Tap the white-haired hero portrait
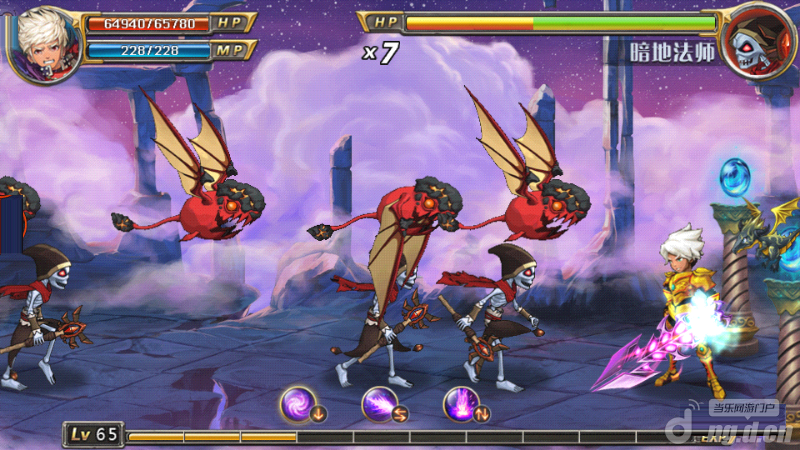This screenshot has width=800, height=450. click(46, 42)
